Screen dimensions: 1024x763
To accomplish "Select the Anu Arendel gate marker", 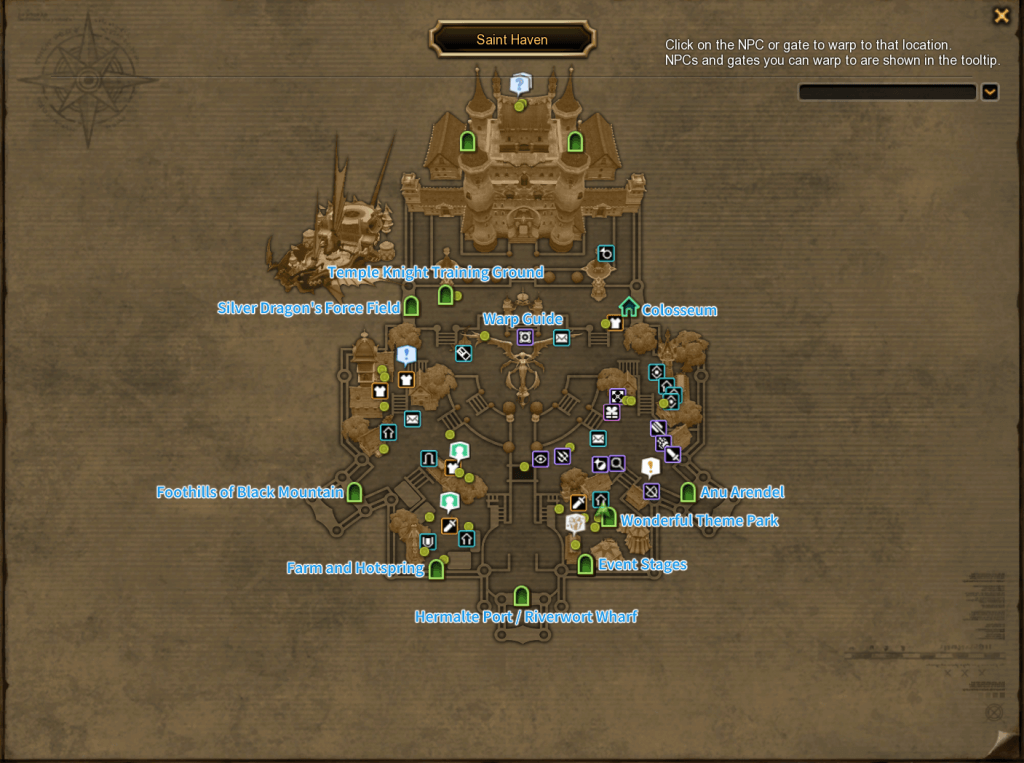I will 688,492.
